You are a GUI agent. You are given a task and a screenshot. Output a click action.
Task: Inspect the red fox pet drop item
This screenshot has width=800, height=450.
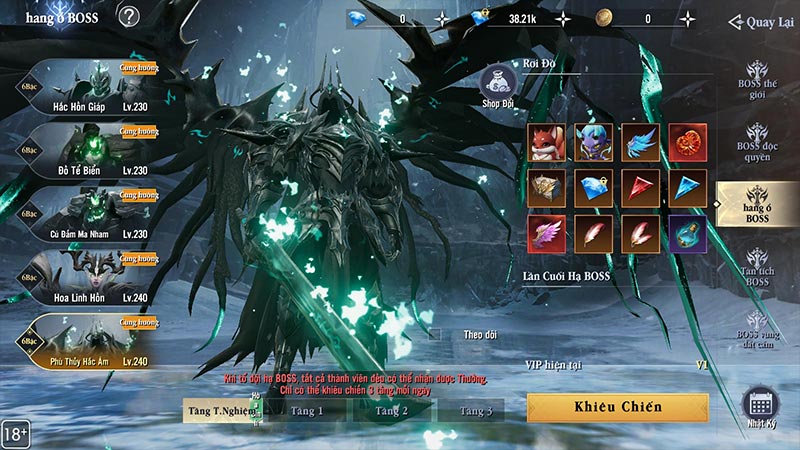(x=547, y=141)
